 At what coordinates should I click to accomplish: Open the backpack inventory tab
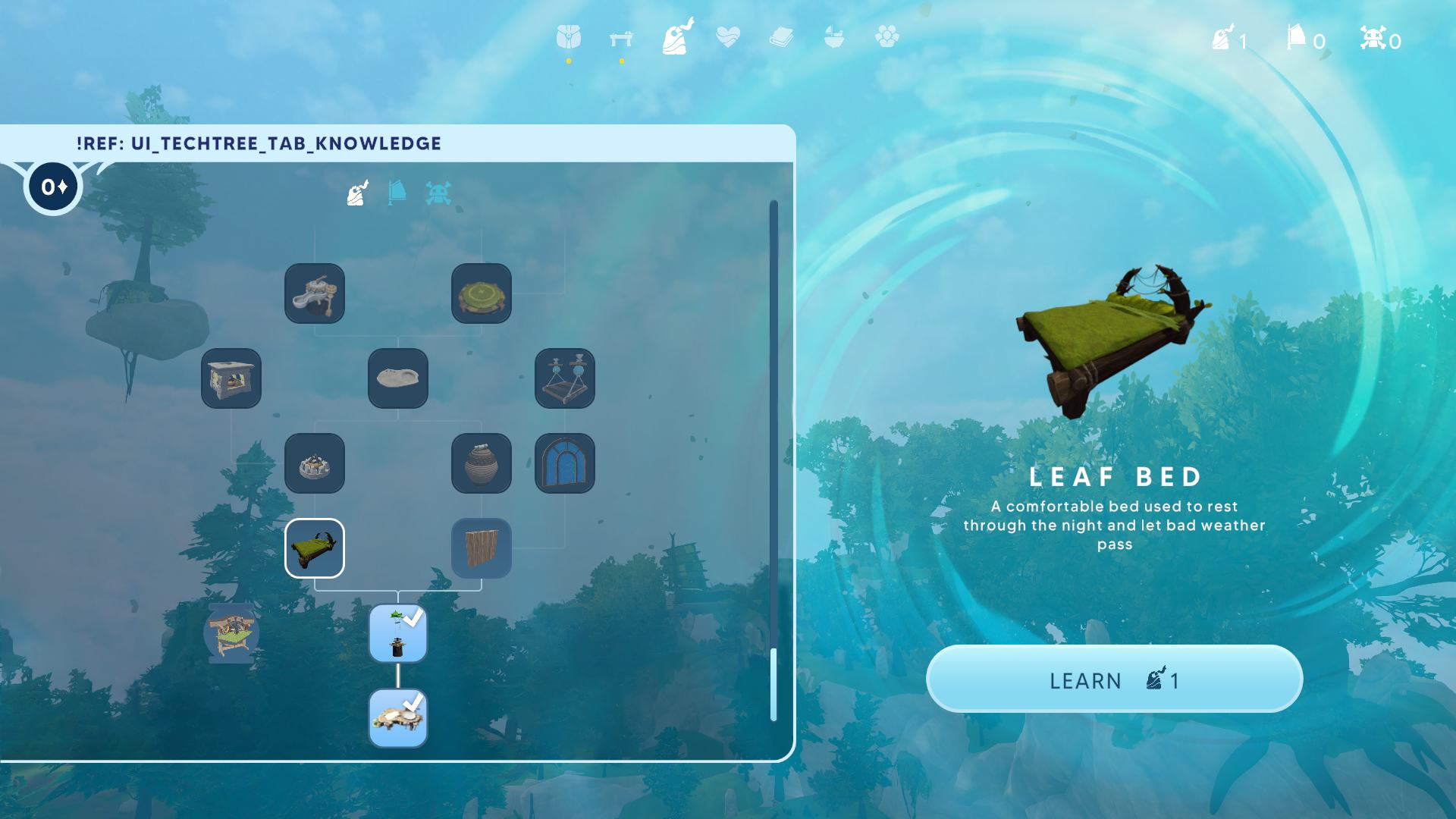tap(568, 37)
